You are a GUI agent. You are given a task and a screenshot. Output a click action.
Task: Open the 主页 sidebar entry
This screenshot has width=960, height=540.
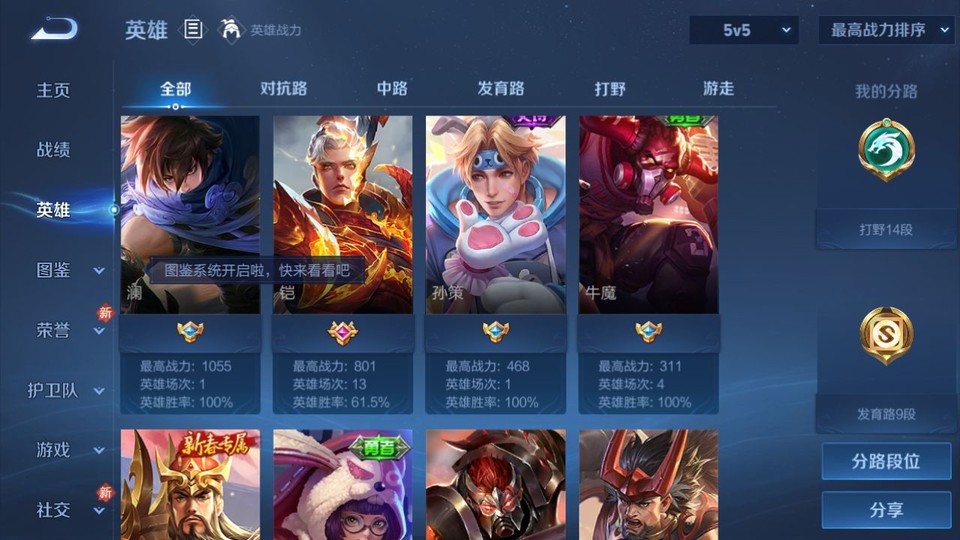point(54,90)
